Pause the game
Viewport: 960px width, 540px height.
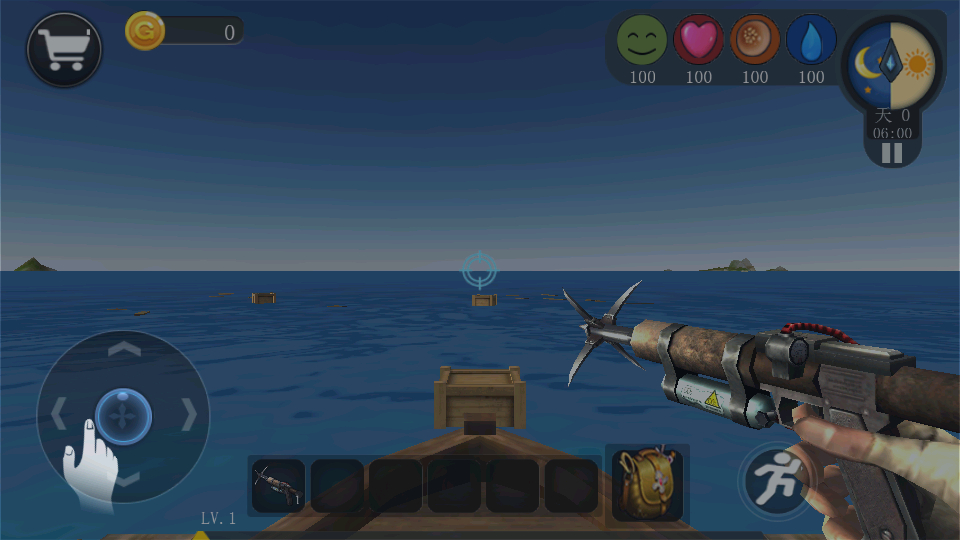coord(891,153)
